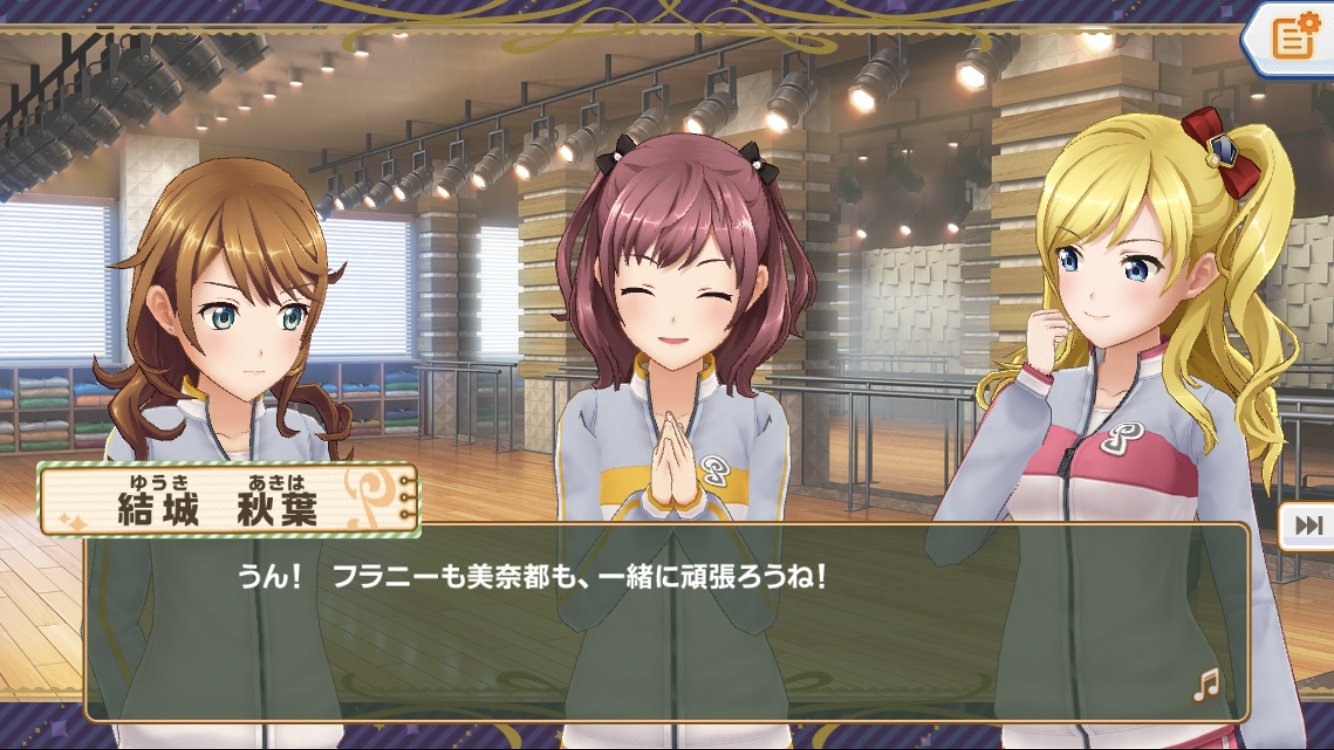This screenshot has width=1334, height=750.
Task: Skip the dialogue with the fast-forward button
Action: click(1308, 526)
